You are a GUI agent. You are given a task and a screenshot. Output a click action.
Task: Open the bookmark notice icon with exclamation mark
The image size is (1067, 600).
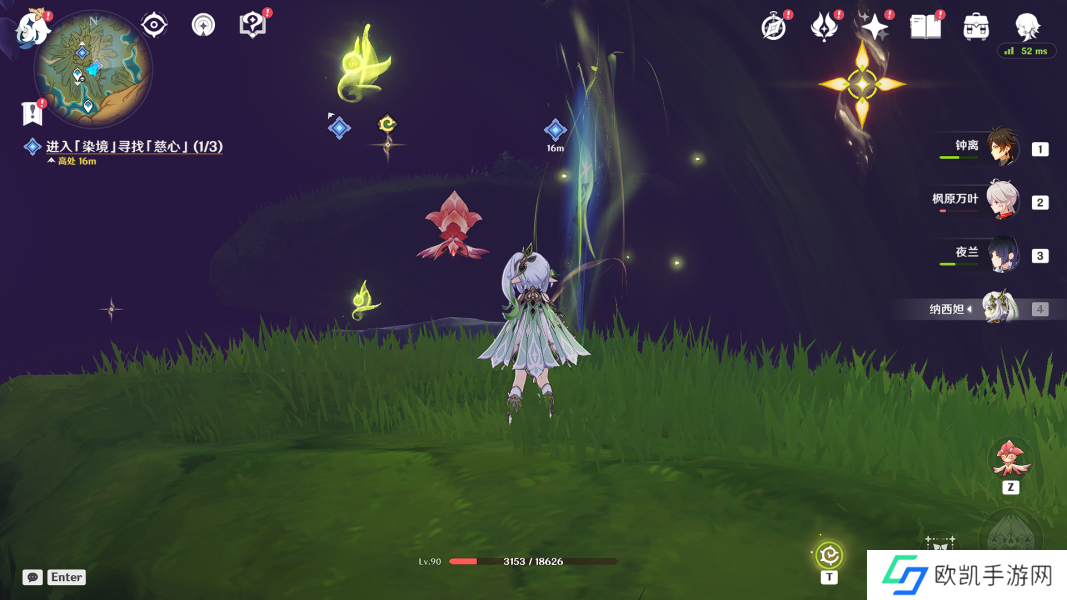pyautogui.click(x=32, y=113)
